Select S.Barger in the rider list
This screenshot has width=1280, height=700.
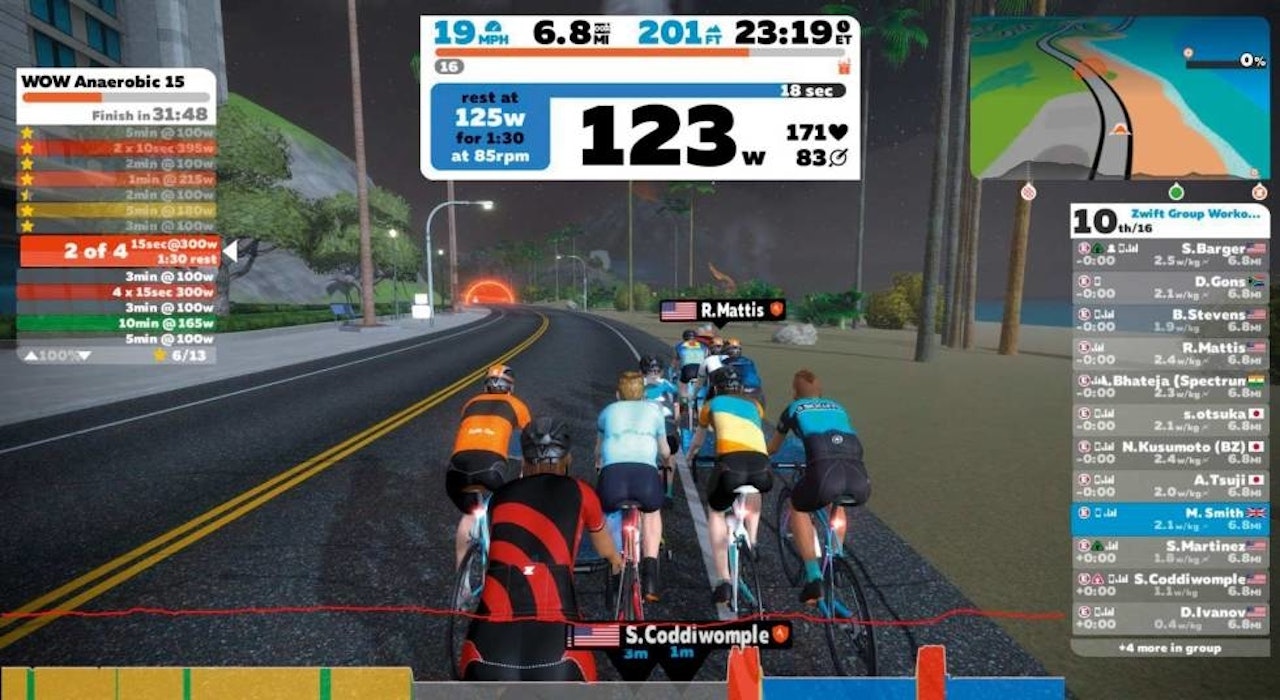tap(1170, 254)
